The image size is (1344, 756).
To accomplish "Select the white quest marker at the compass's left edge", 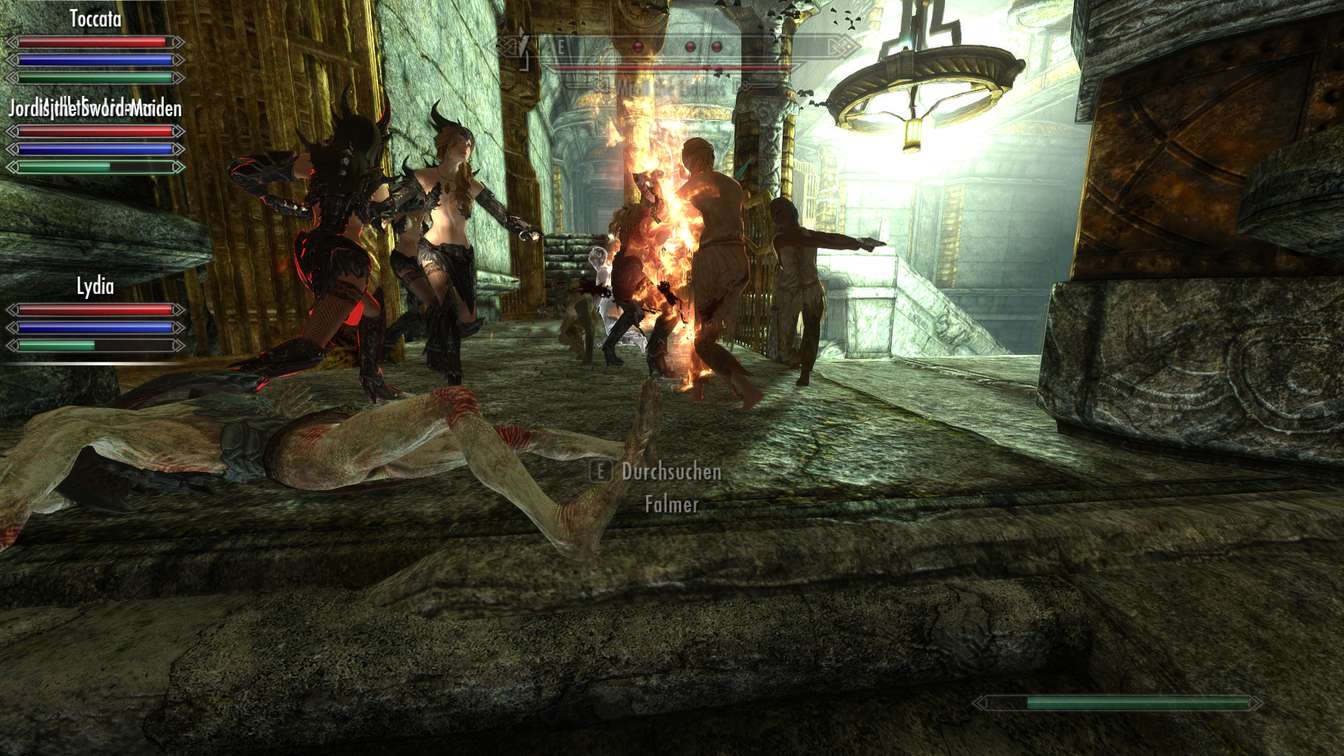I will tap(522, 43).
